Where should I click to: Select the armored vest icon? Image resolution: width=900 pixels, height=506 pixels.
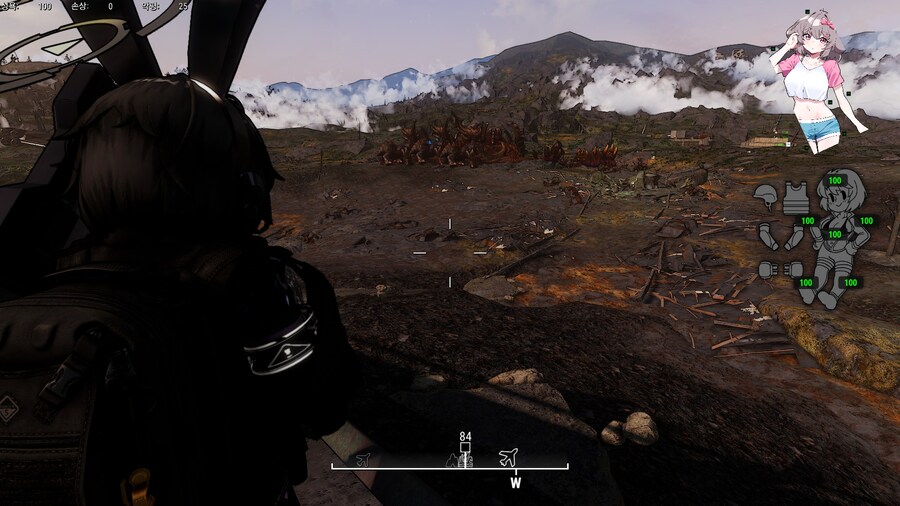796,196
